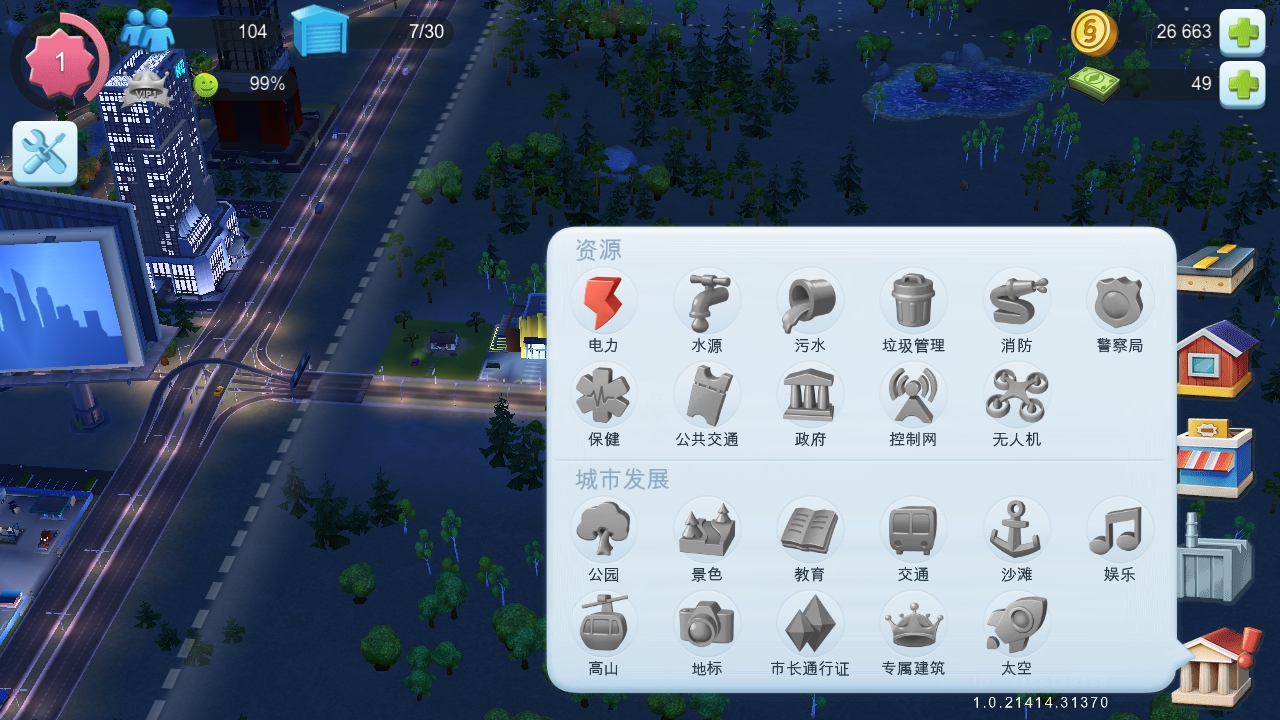Open the 消防 fire services panel
Image resolution: width=1280 pixels, height=720 pixels.
pos(1016,300)
